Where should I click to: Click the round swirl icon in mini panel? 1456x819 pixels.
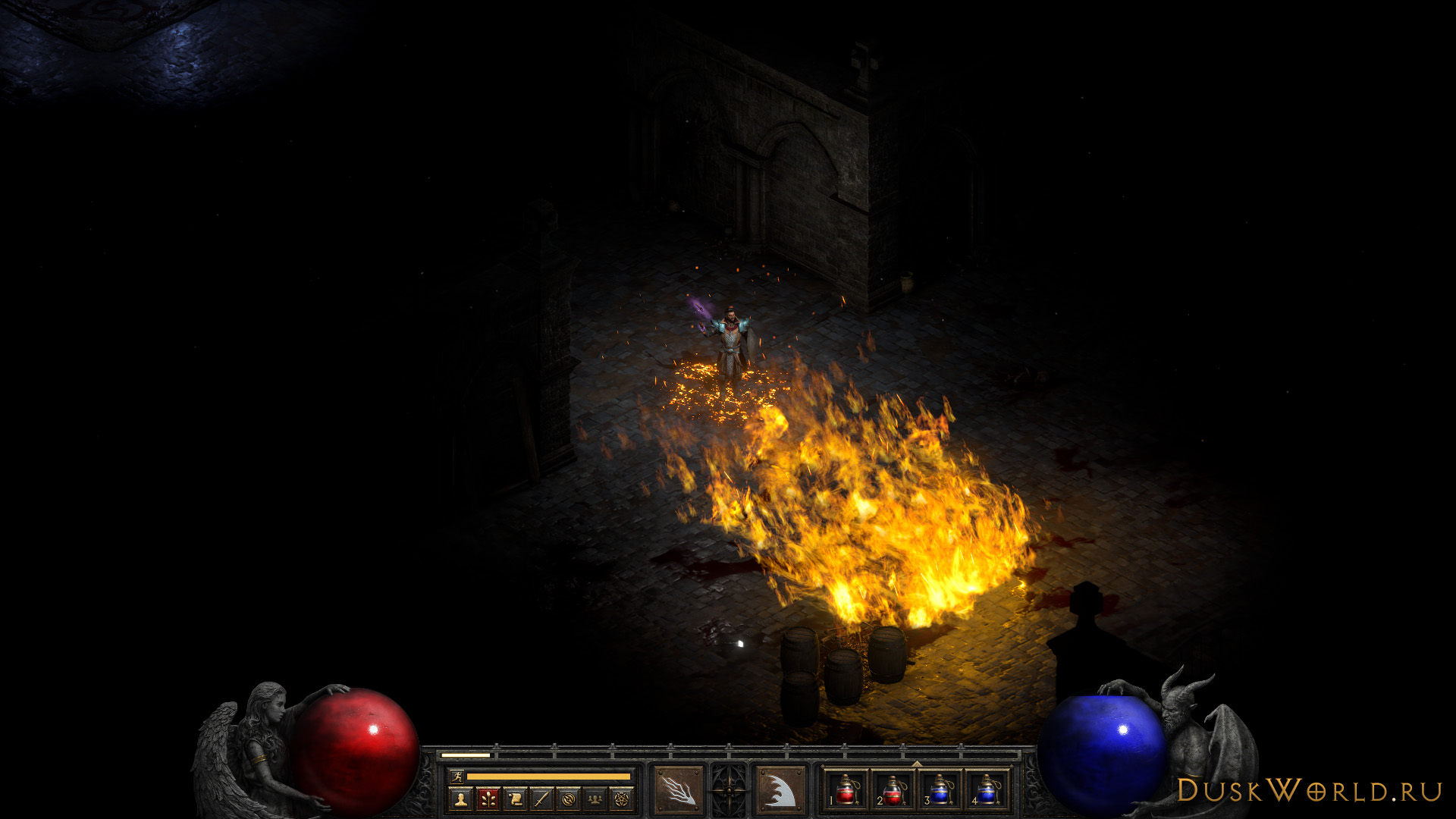coord(569,799)
